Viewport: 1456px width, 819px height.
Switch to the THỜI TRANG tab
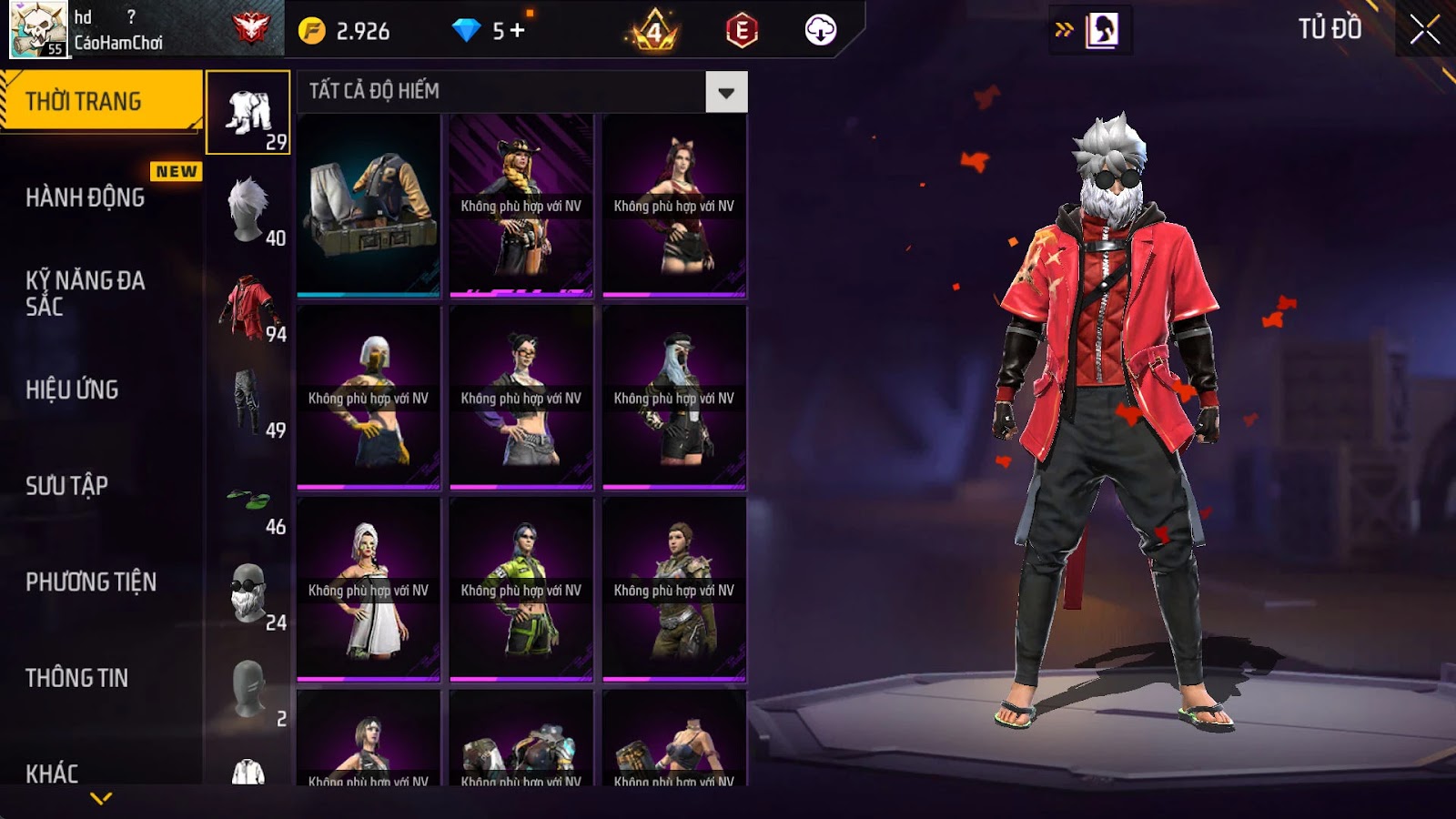100,101
